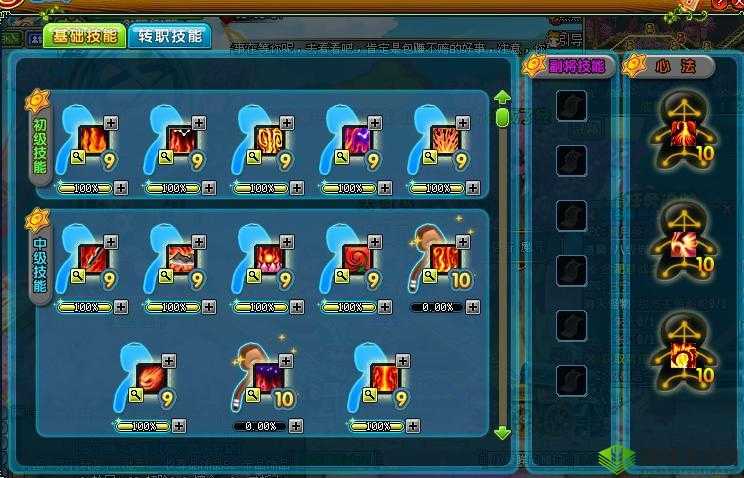Select the golden swirl fire skill icon
The image size is (744, 478).
click(x=269, y=139)
